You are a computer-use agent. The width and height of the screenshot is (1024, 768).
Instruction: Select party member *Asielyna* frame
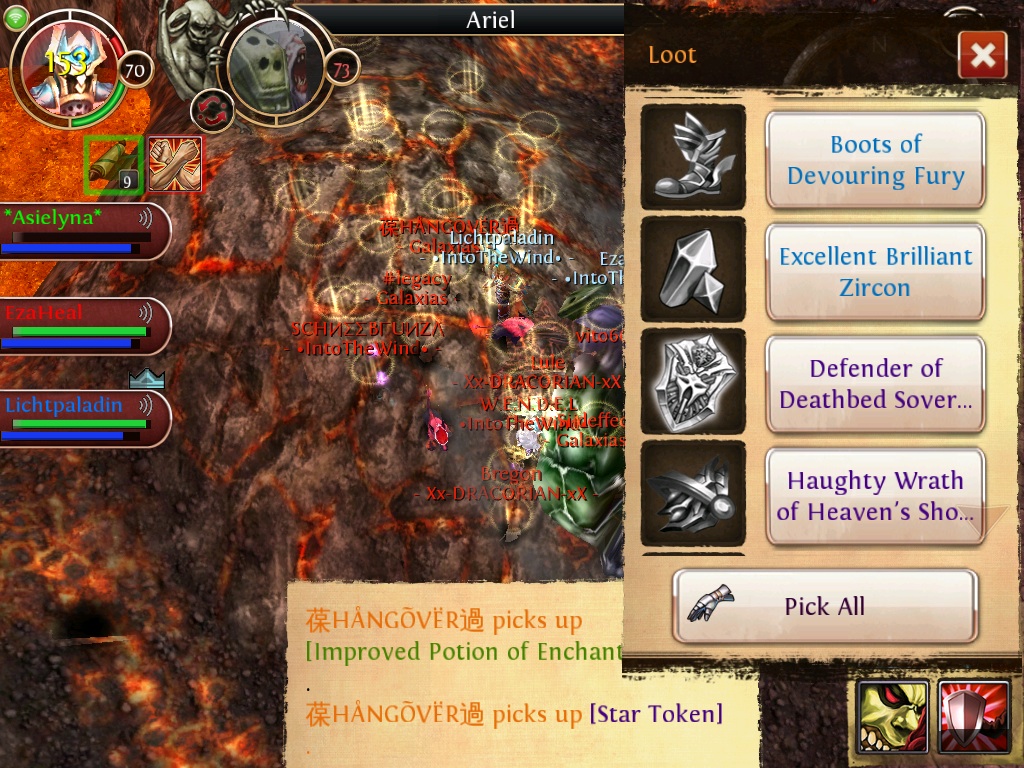[80, 231]
